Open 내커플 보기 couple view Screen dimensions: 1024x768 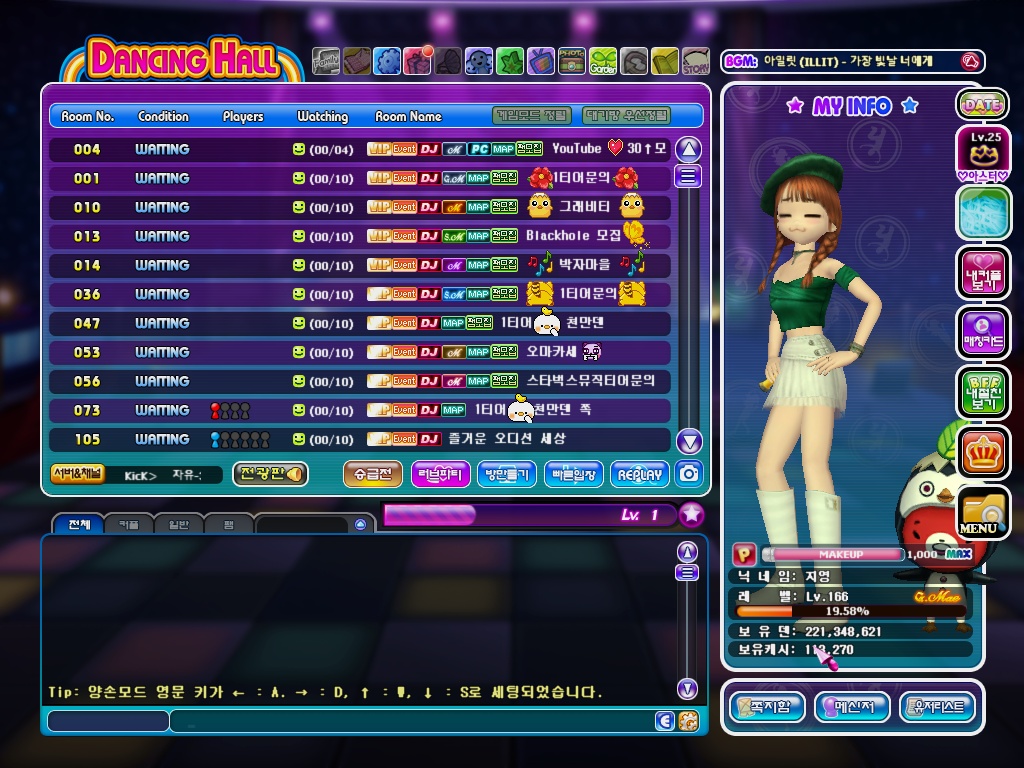click(x=982, y=272)
